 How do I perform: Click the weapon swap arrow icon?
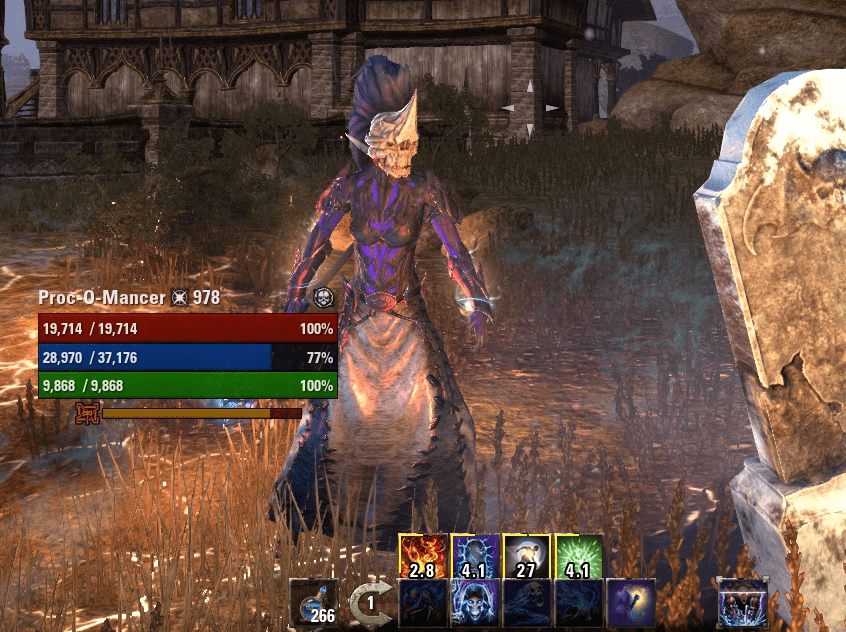pyautogui.click(x=371, y=604)
